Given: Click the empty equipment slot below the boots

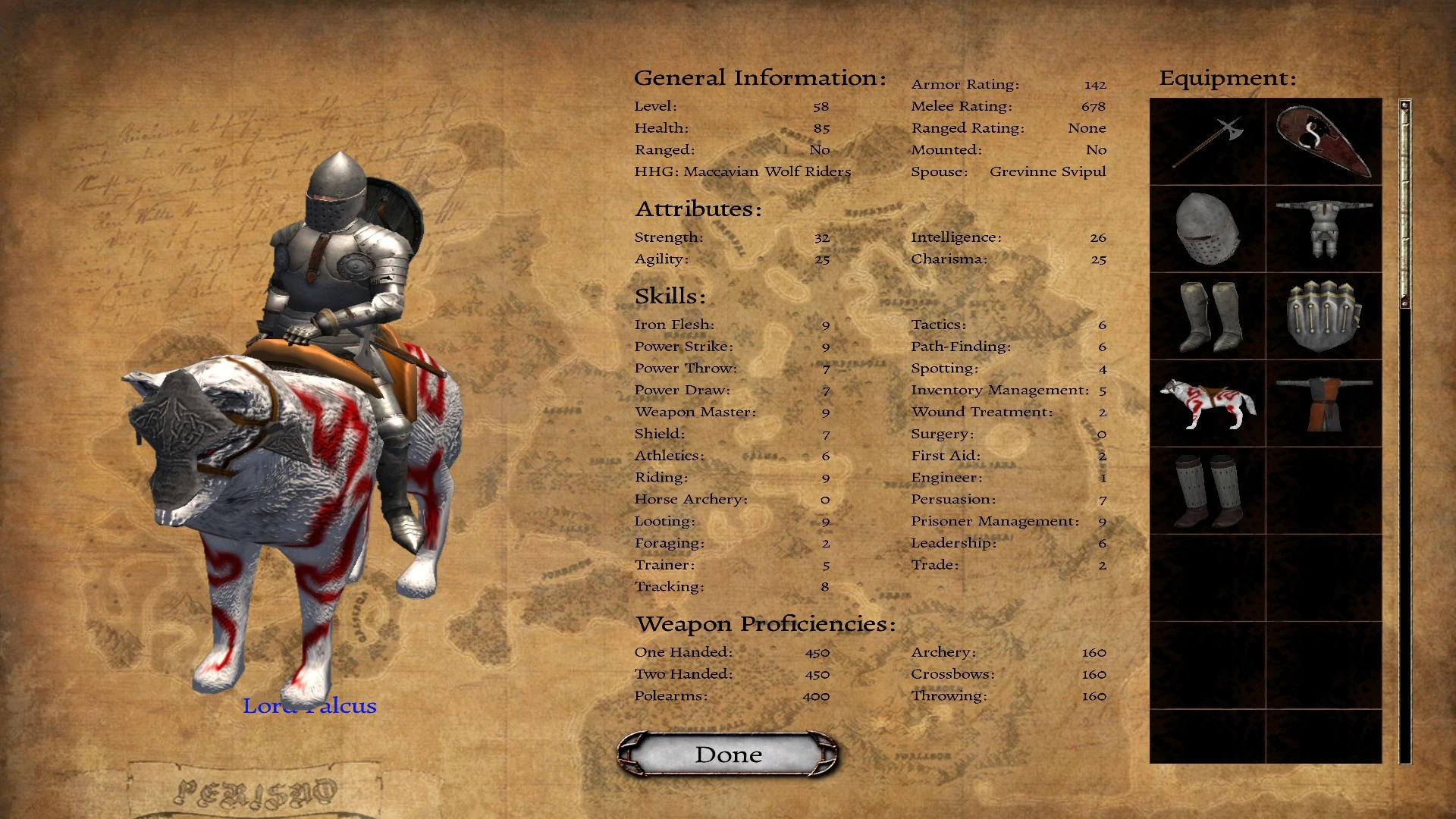Looking at the screenshot, I should pyautogui.click(x=1207, y=578).
